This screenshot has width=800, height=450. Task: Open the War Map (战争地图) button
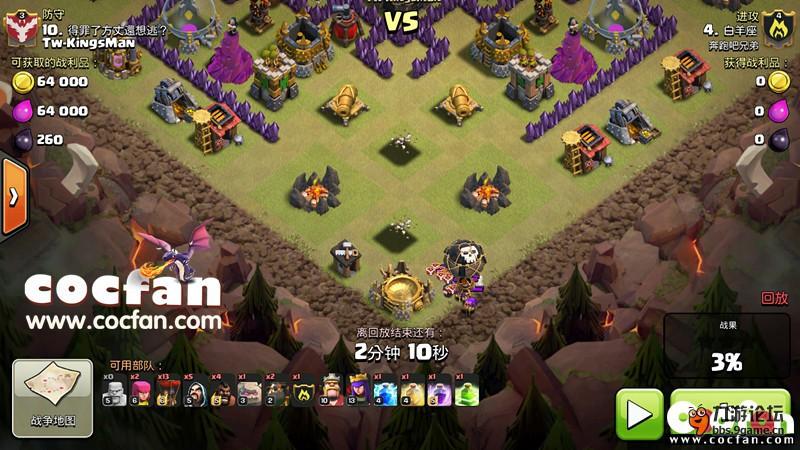[51, 398]
